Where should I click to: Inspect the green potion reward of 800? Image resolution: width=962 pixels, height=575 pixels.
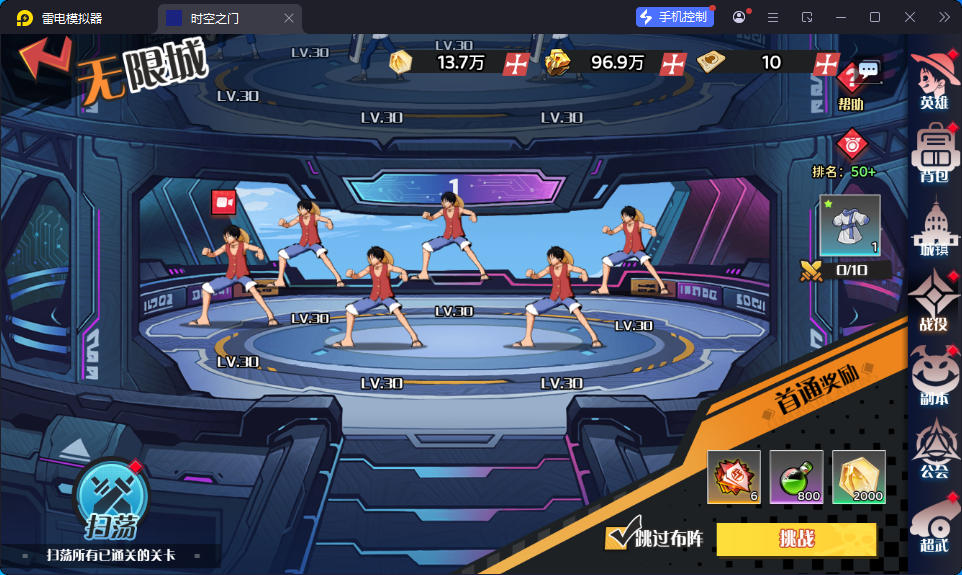(796, 477)
